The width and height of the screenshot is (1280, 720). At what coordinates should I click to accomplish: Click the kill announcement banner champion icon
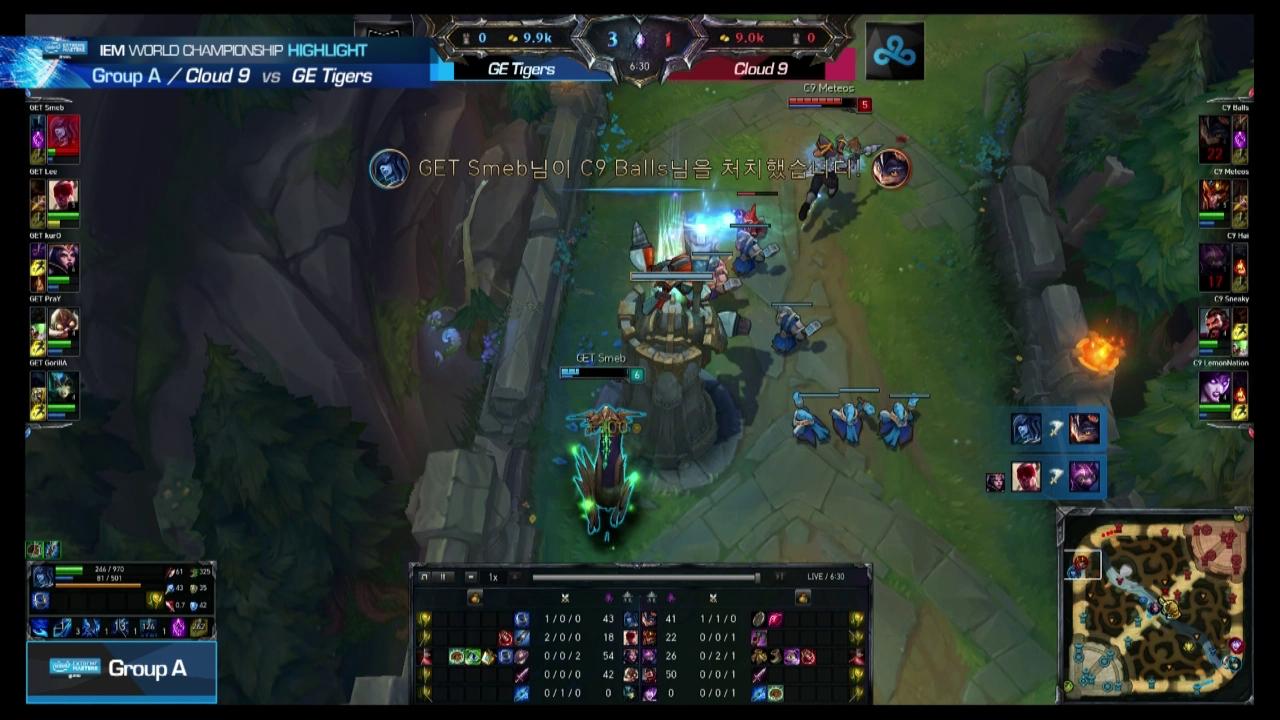click(x=389, y=170)
